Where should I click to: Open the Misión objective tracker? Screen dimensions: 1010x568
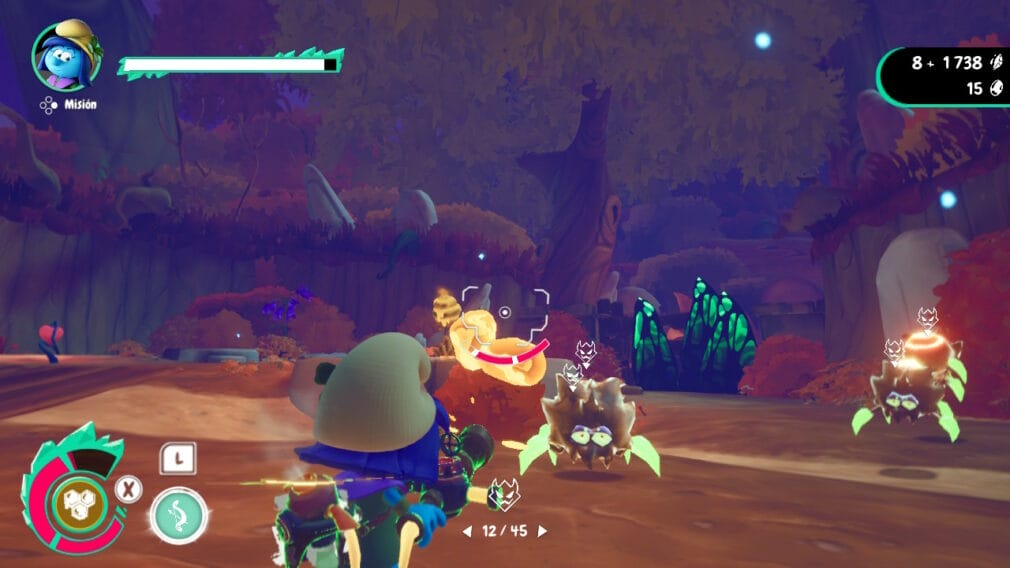coord(69,105)
